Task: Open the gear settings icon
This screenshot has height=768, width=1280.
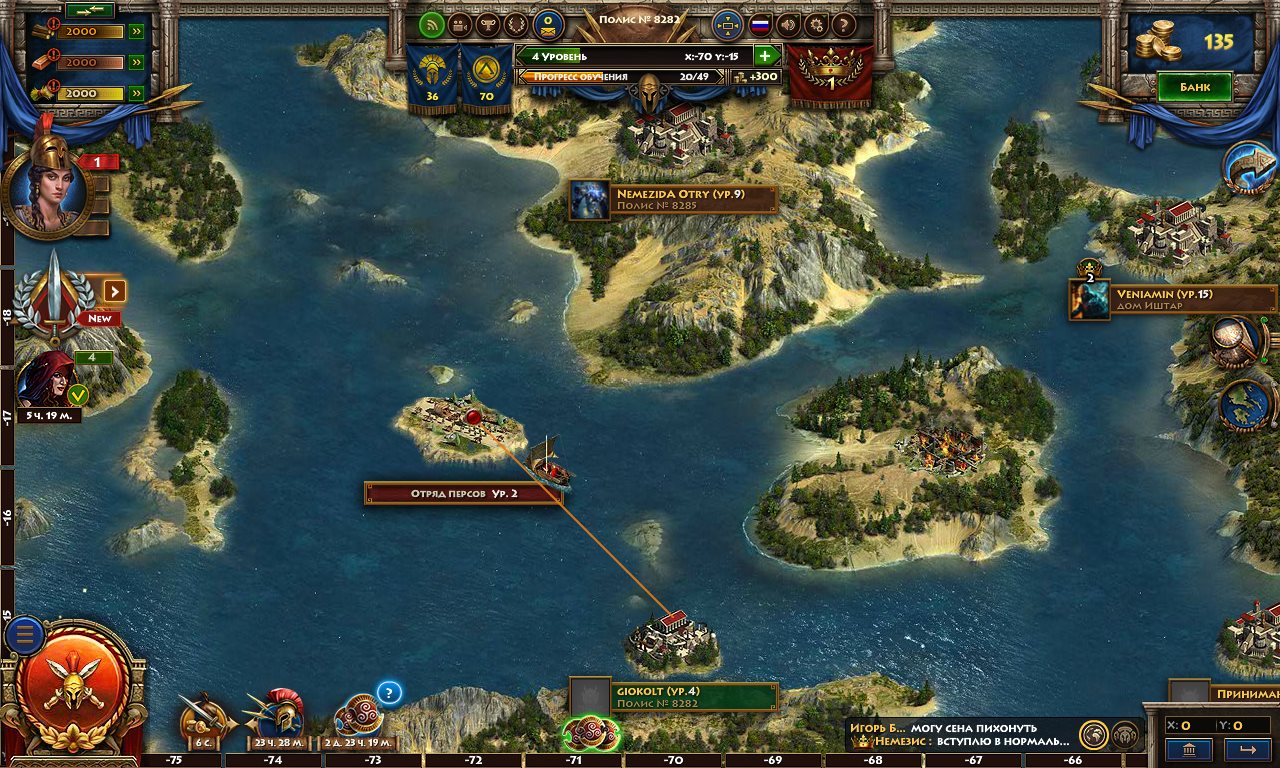Action: [816, 25]
